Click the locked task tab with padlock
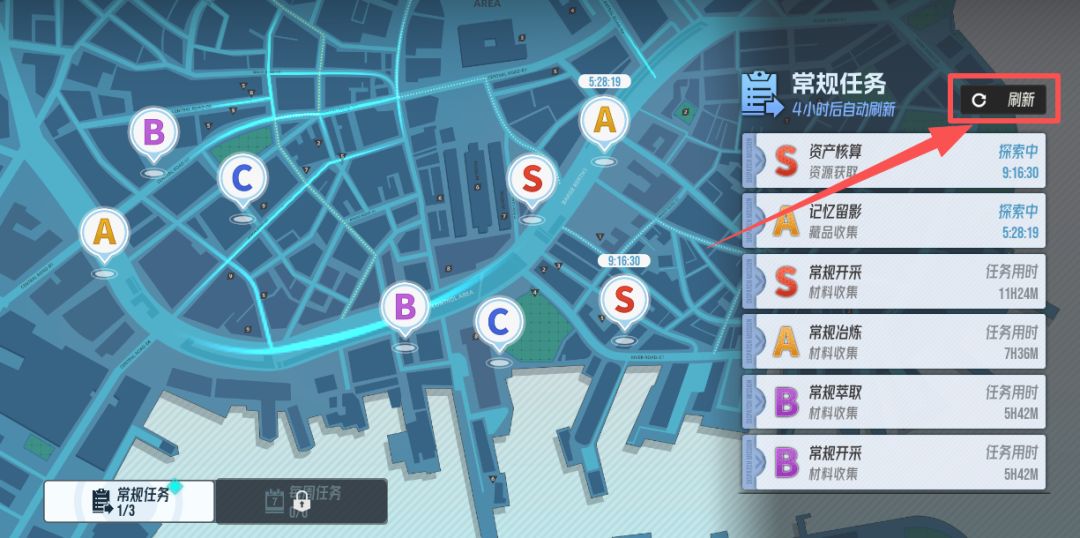 click(x=301, y=500)
